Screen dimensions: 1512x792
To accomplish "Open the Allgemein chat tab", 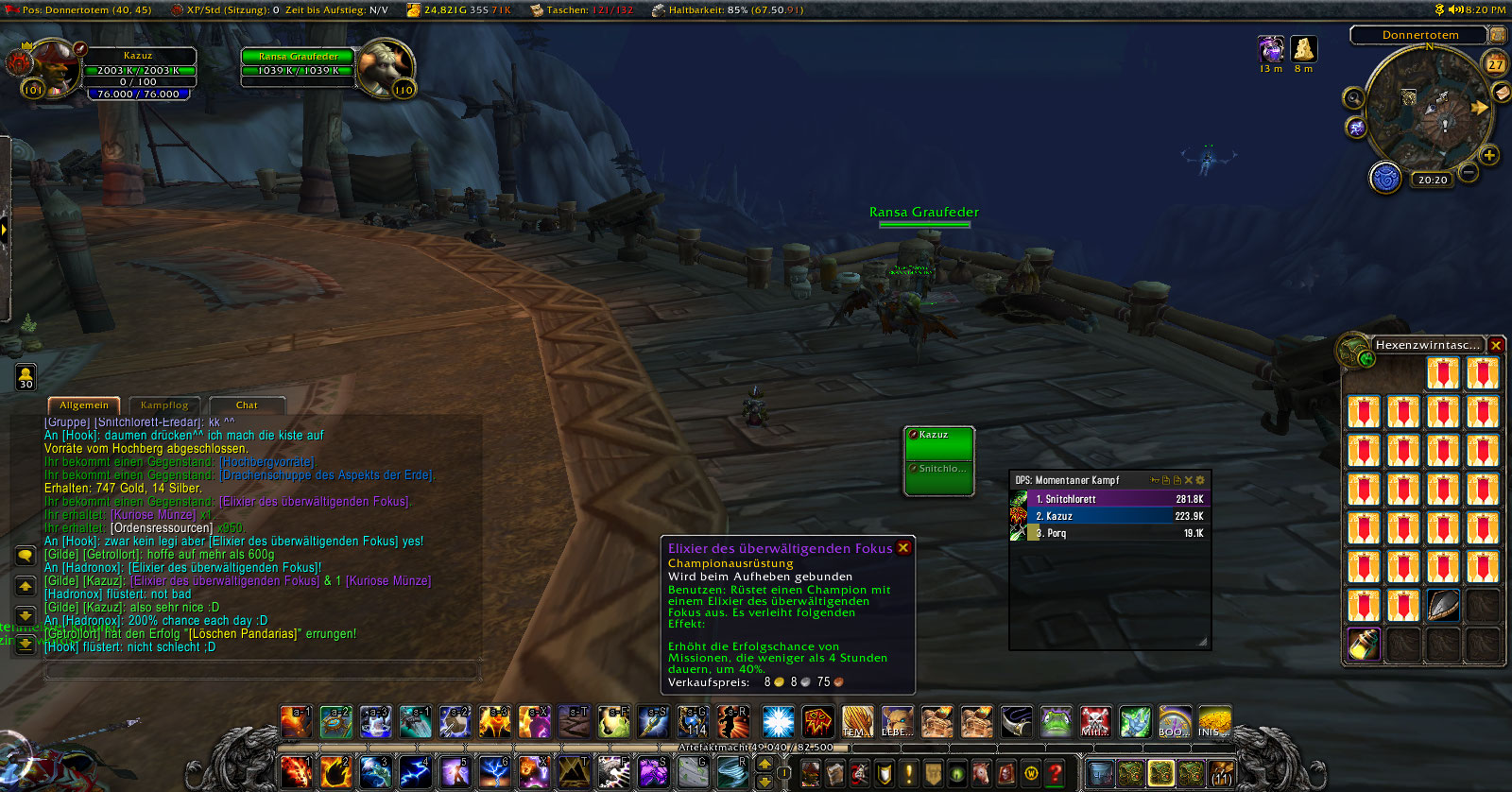I will (84, 405).
